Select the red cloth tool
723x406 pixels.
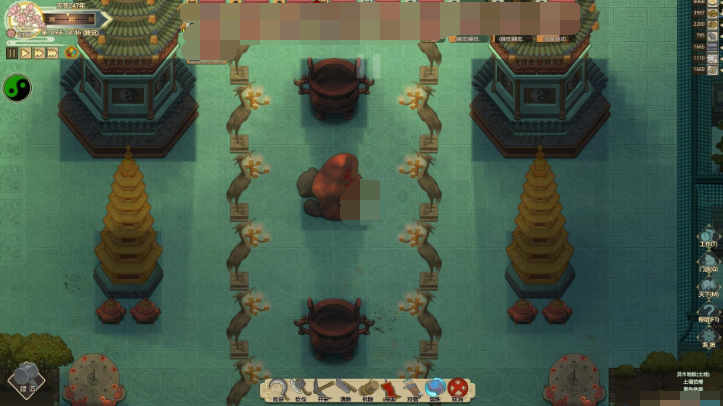[x=390, y=388]
